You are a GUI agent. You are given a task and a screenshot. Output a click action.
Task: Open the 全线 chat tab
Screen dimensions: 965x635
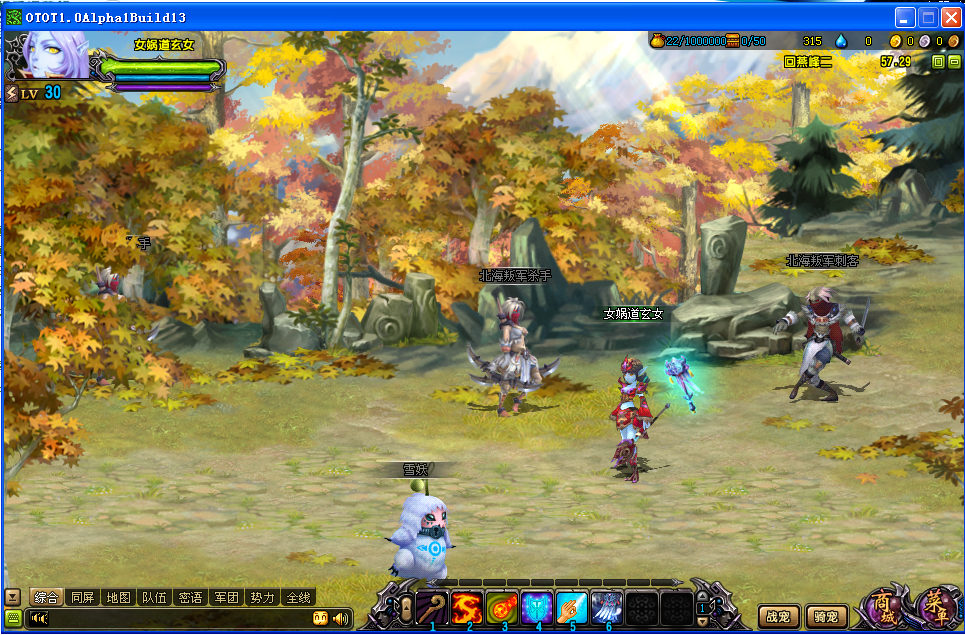click(298, 597)
